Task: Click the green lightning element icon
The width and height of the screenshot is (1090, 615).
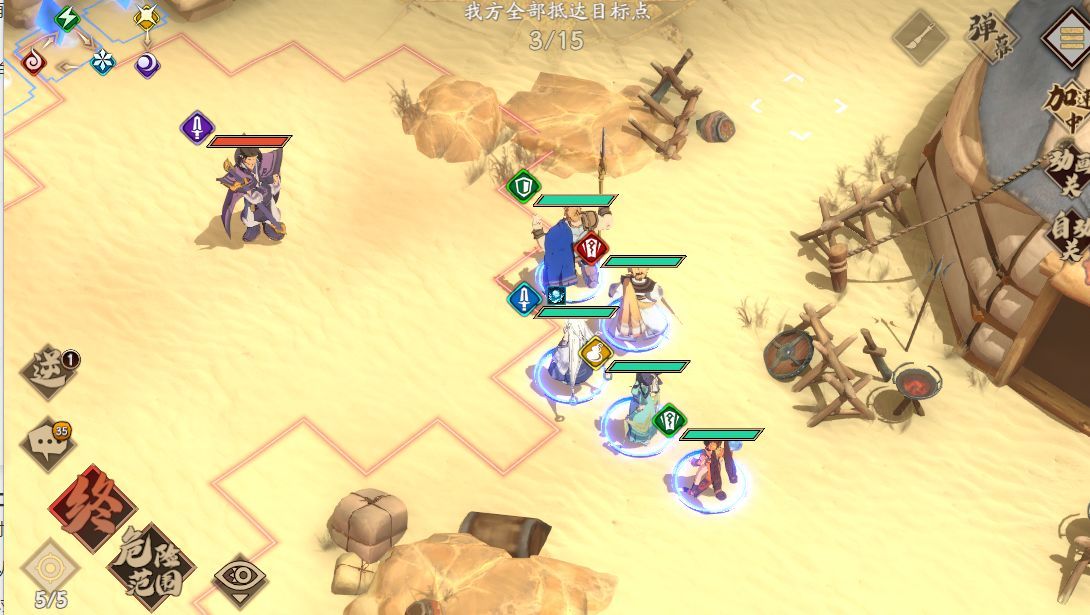Action: pyautogui.click(x=68, y=18)
